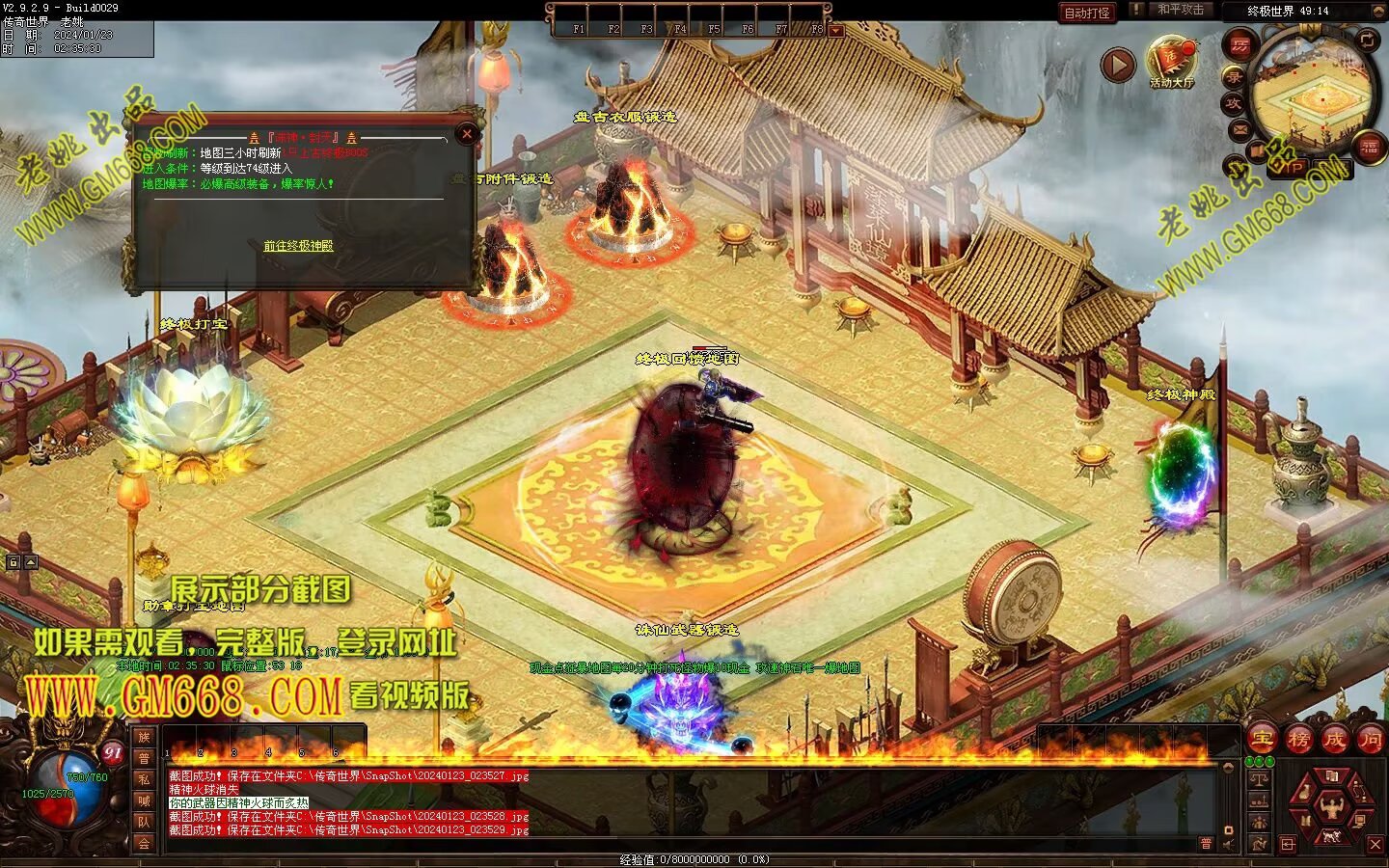The width and height of the screenshot is (1389, 868).
Task: Toggle the 自动打怪 auto-fight button
Action: (1087, 13)
